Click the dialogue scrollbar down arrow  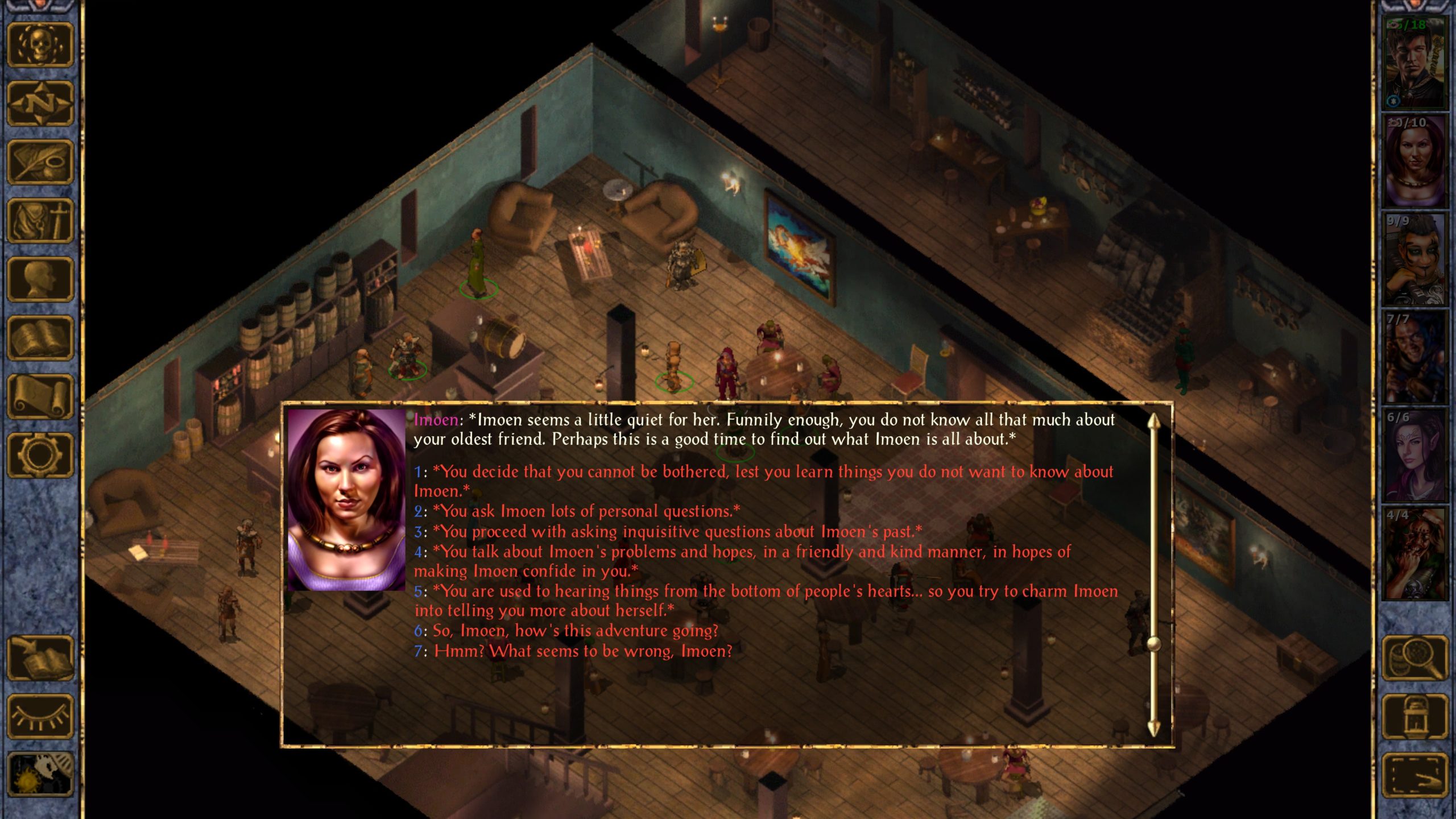(x=1153, y=728)
